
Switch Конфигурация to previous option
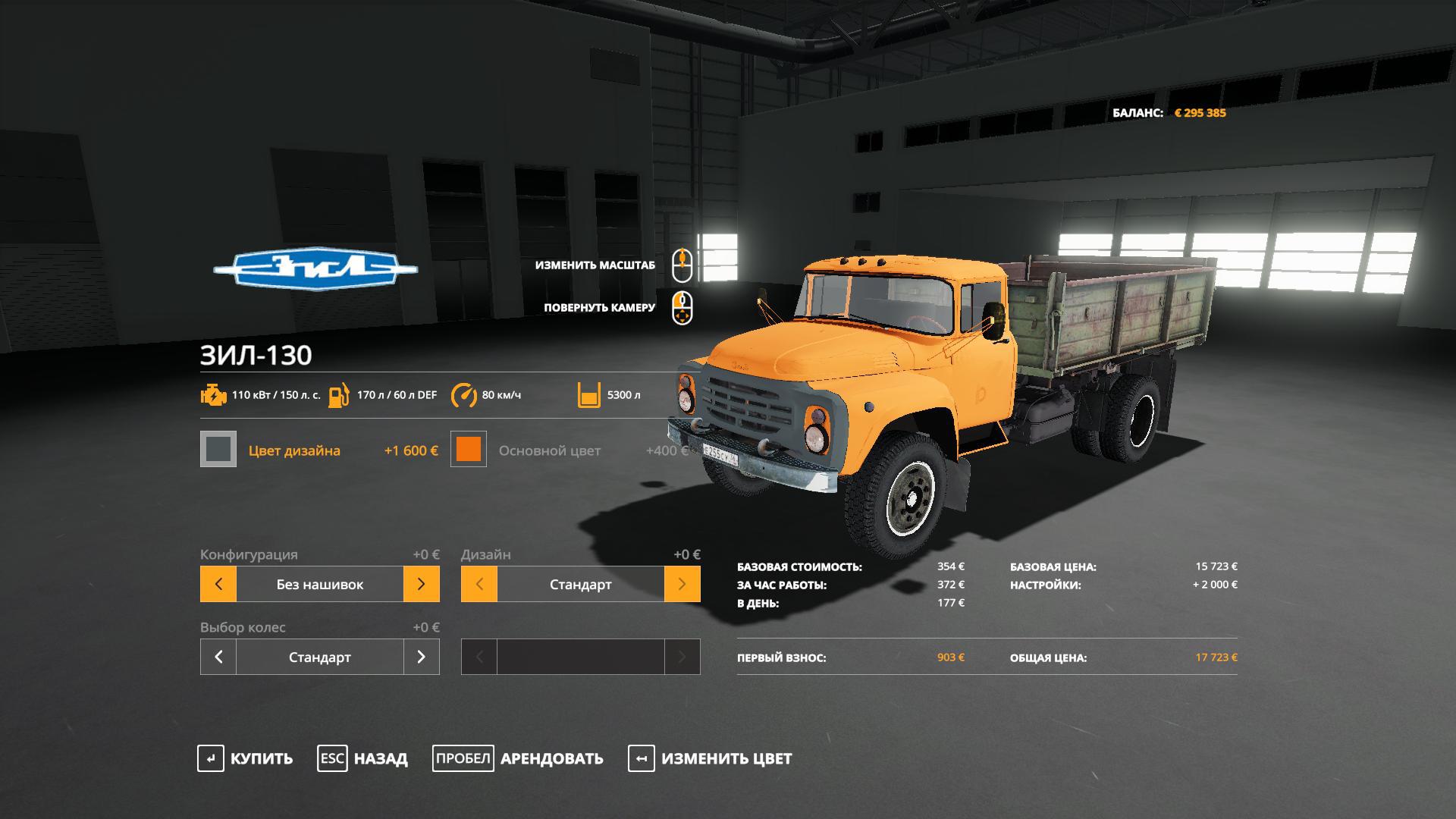[x=218, y=584]
